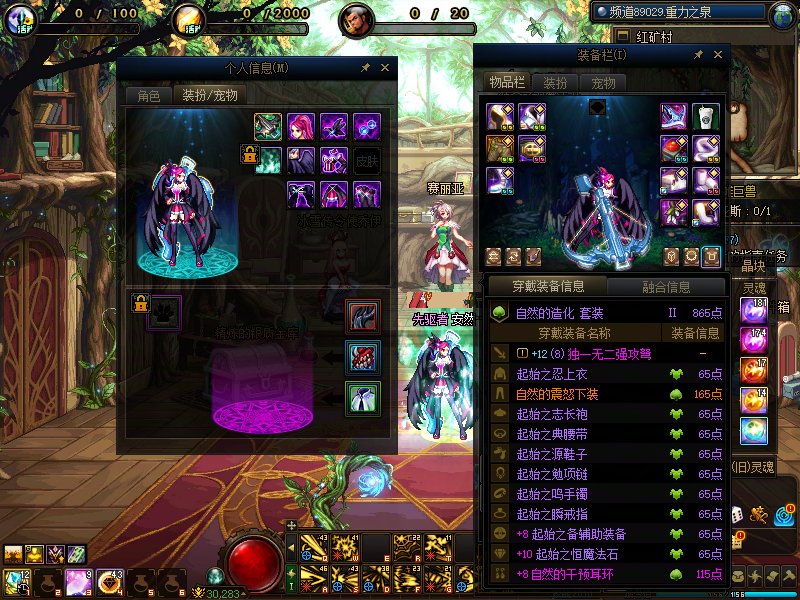This screenshot has width=800, height=600.
Task: Close the 装备栏 equipment window
Action: coord(716,55)
